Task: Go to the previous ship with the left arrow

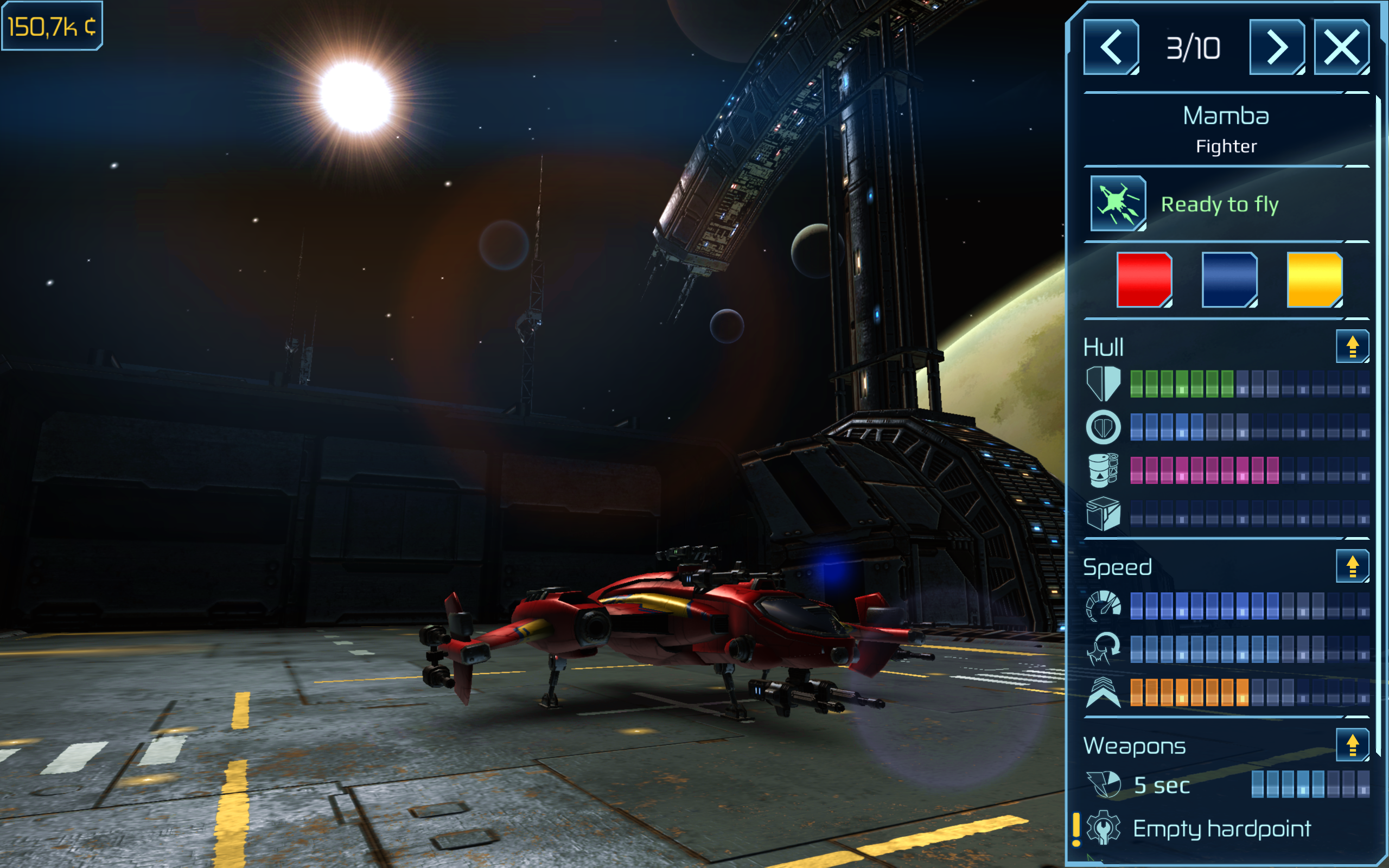Action: click(x=1111, y=48)
